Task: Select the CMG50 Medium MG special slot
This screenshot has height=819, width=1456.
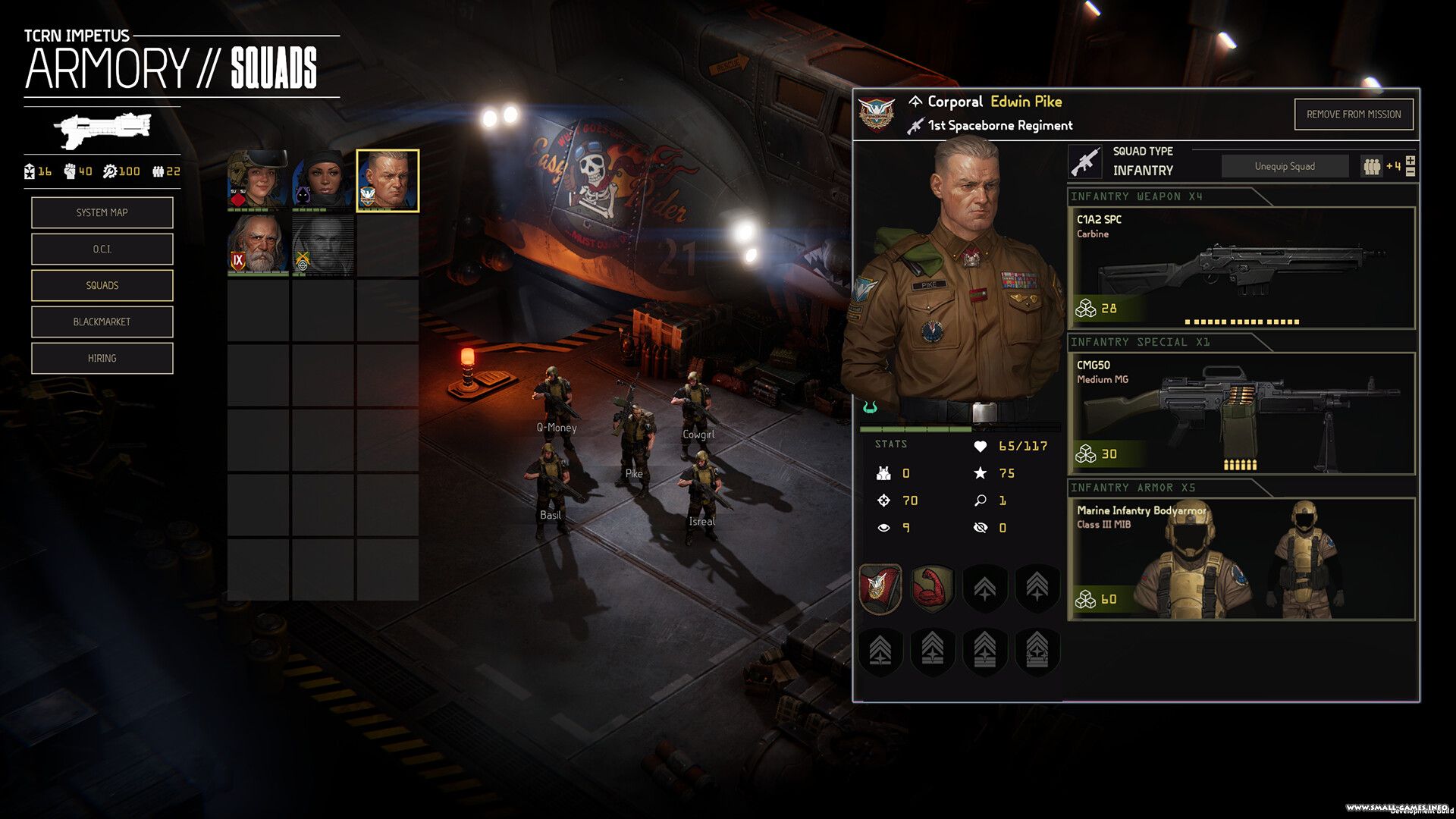Action: (x=1241, y=413)
